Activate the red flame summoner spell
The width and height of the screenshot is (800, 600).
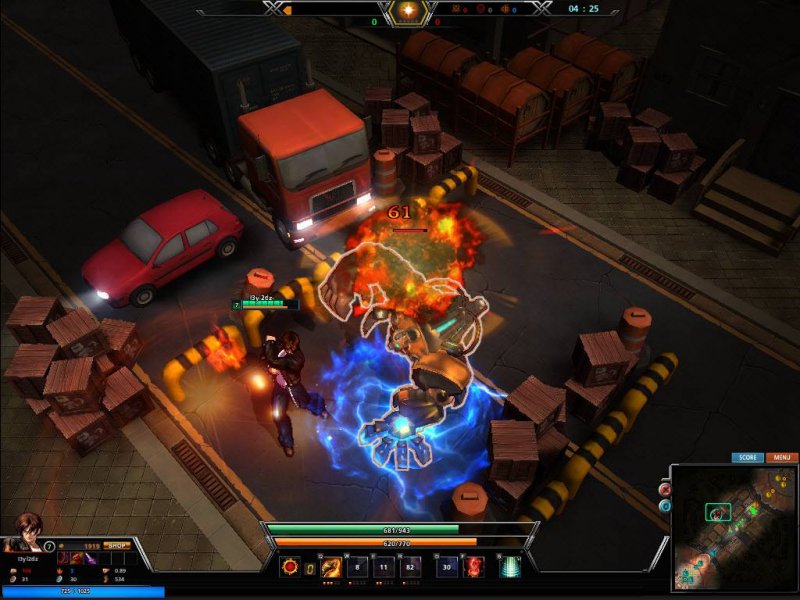[x=474, y=567]
